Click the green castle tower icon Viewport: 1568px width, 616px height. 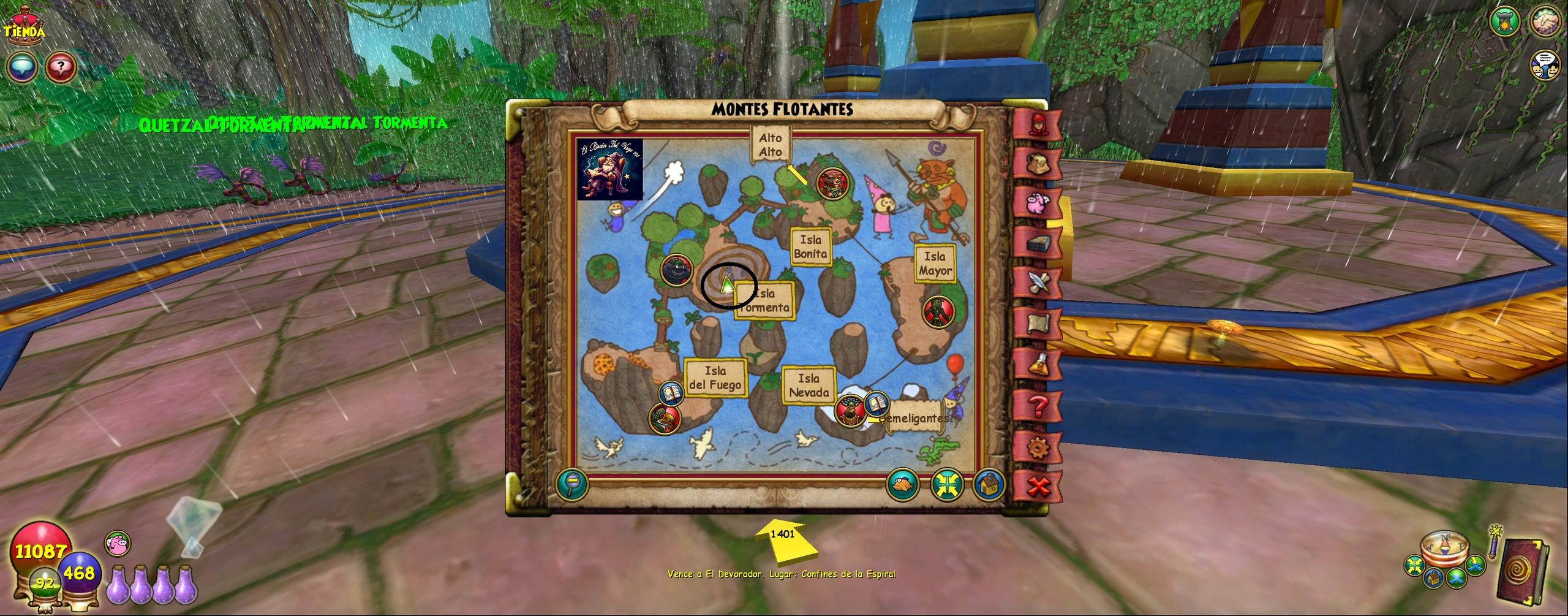1506,21
